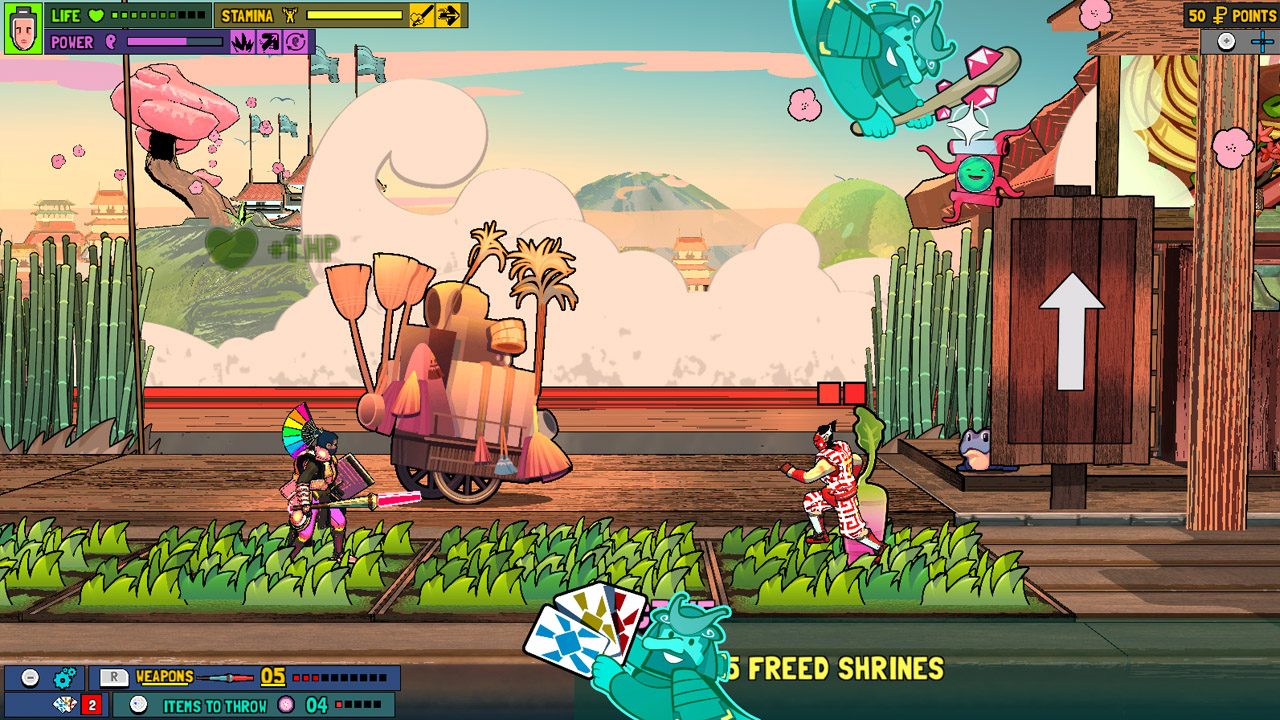Screen dimensions: 1280x720
Task: Click the spiked ball icon in ITEMS TO THROW
Action: click(x=284, y=703)
